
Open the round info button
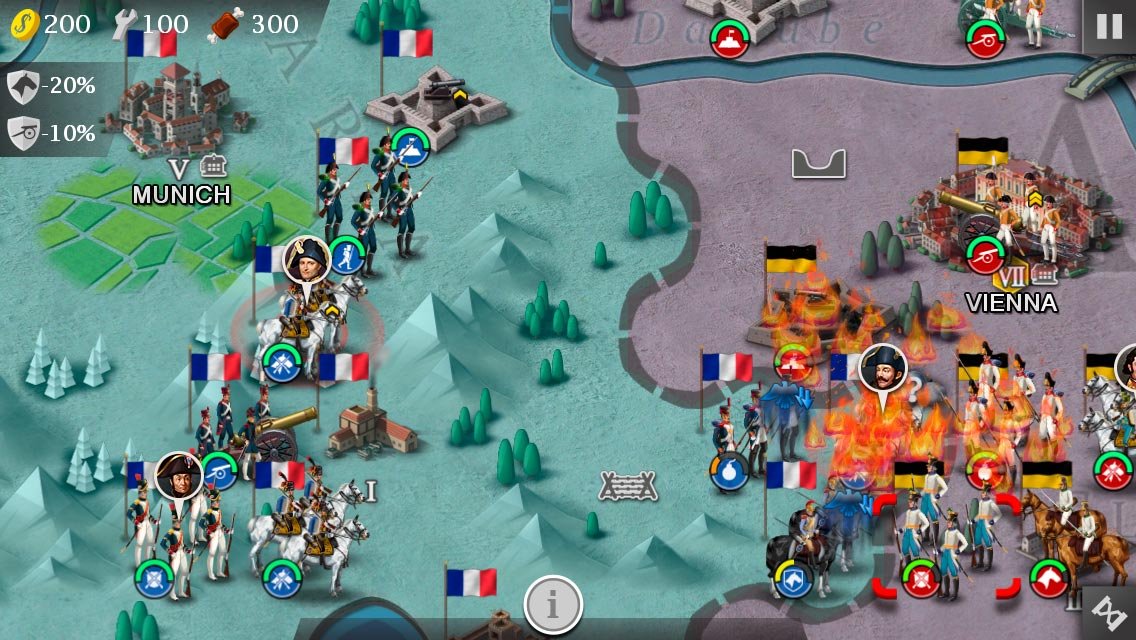pyautogui.click(x=553, y=604)
